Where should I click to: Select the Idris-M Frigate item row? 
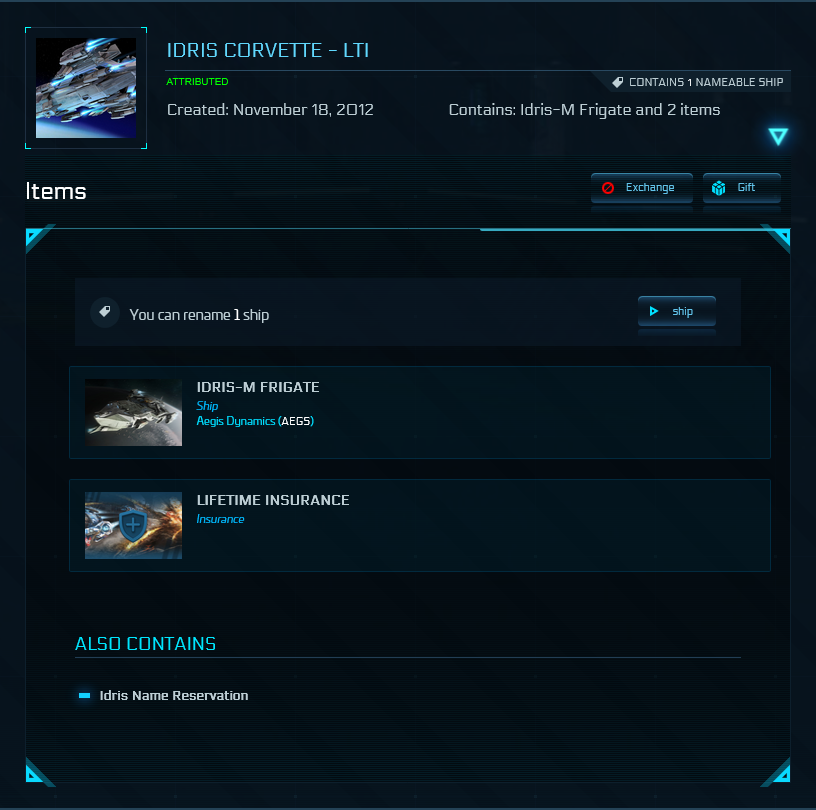(x=419, y=412)
